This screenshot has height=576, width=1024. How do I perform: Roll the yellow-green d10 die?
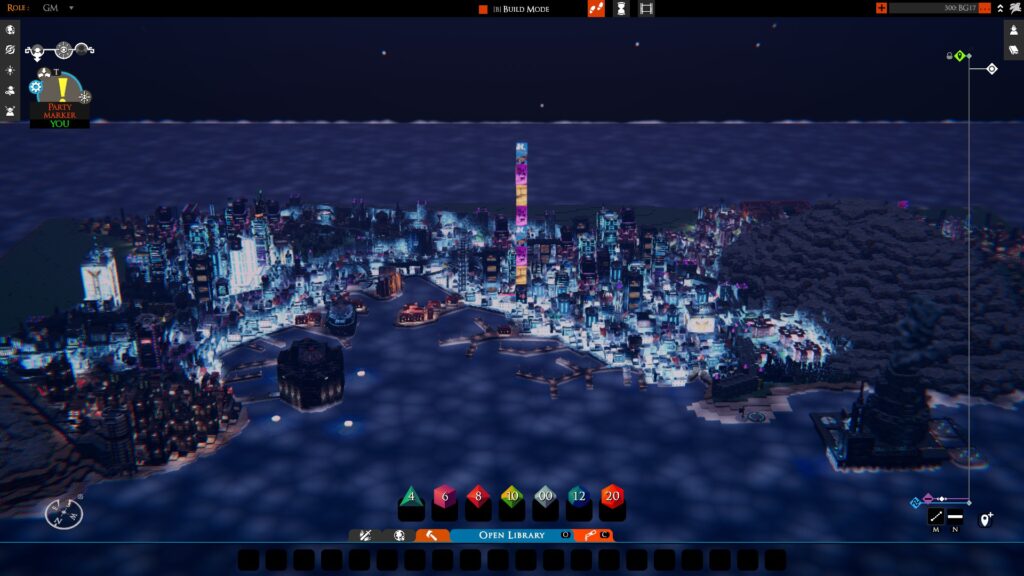coord(512,496)
